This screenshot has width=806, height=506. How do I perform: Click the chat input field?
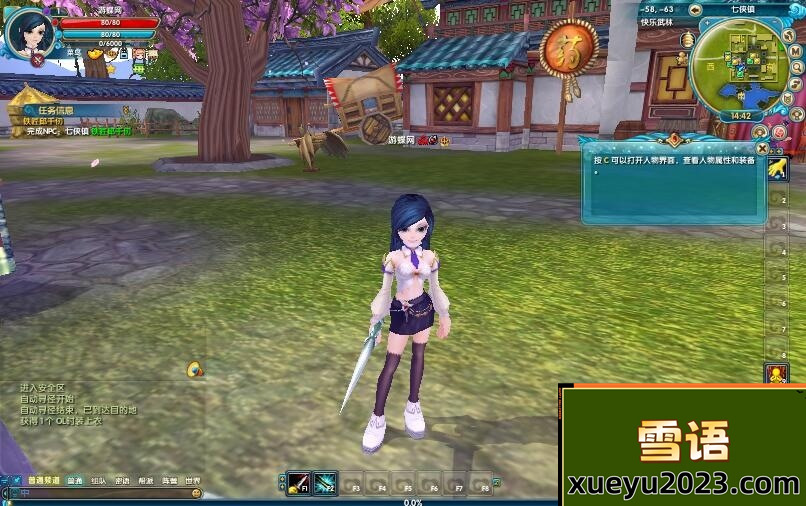click(100, 494)
